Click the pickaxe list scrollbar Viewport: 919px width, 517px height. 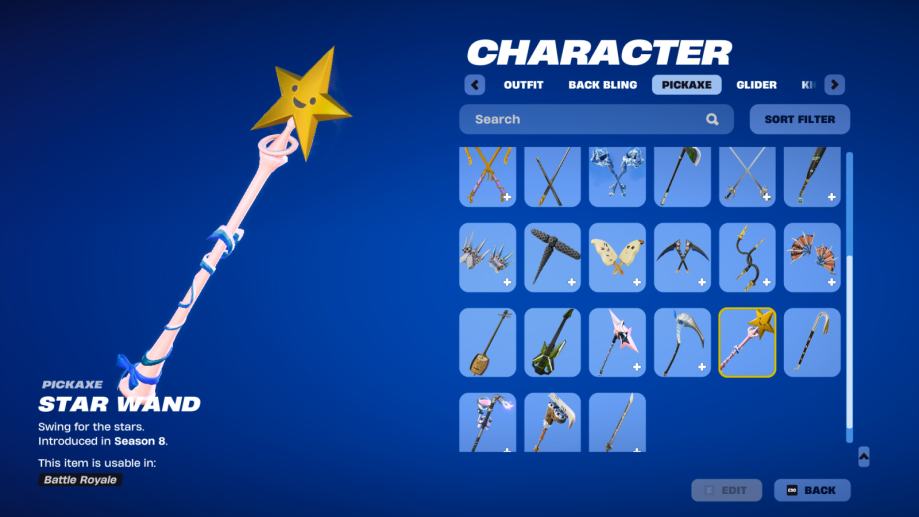pyautogui.click(x=849, y=300)
